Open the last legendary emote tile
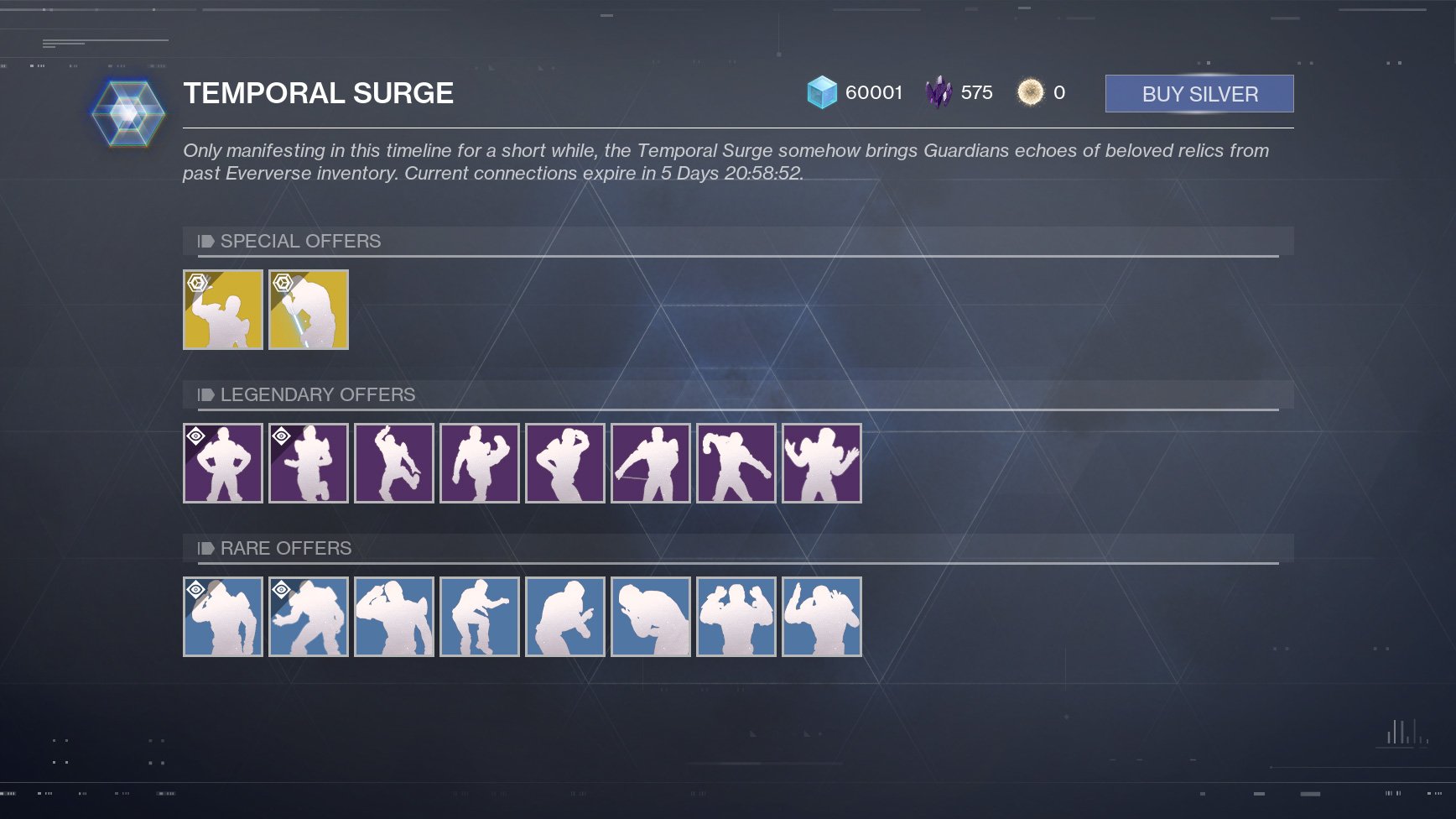 (x=822, y=462)
